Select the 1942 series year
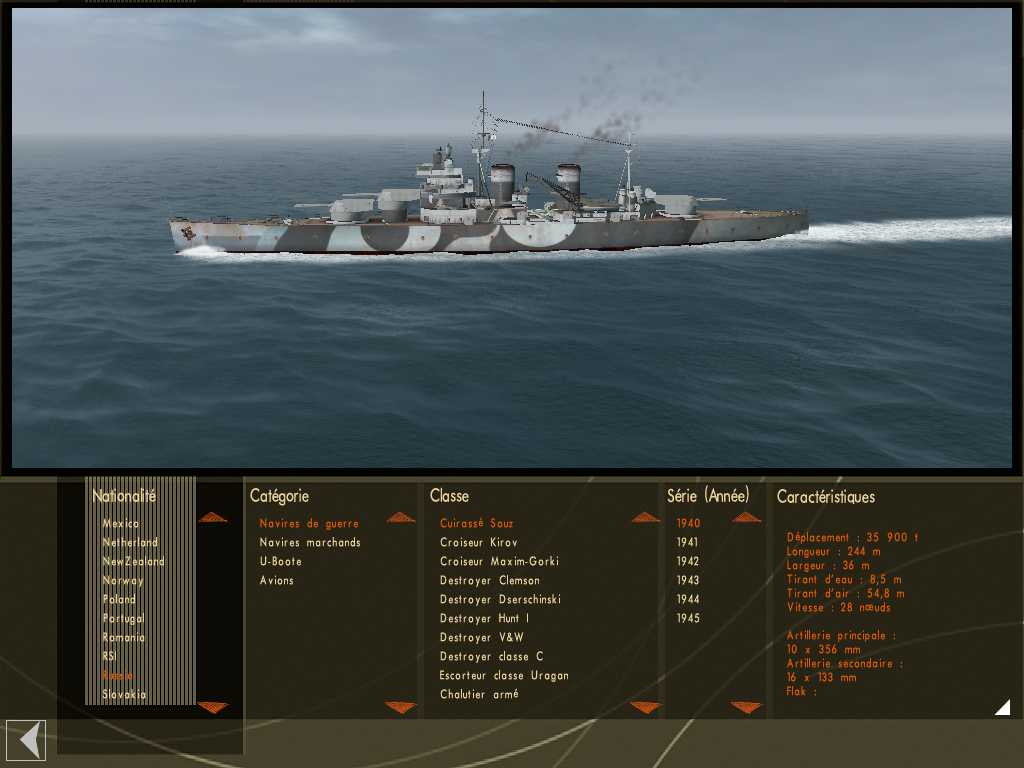Screen dimensions: 1024x768 click(688, 562)
